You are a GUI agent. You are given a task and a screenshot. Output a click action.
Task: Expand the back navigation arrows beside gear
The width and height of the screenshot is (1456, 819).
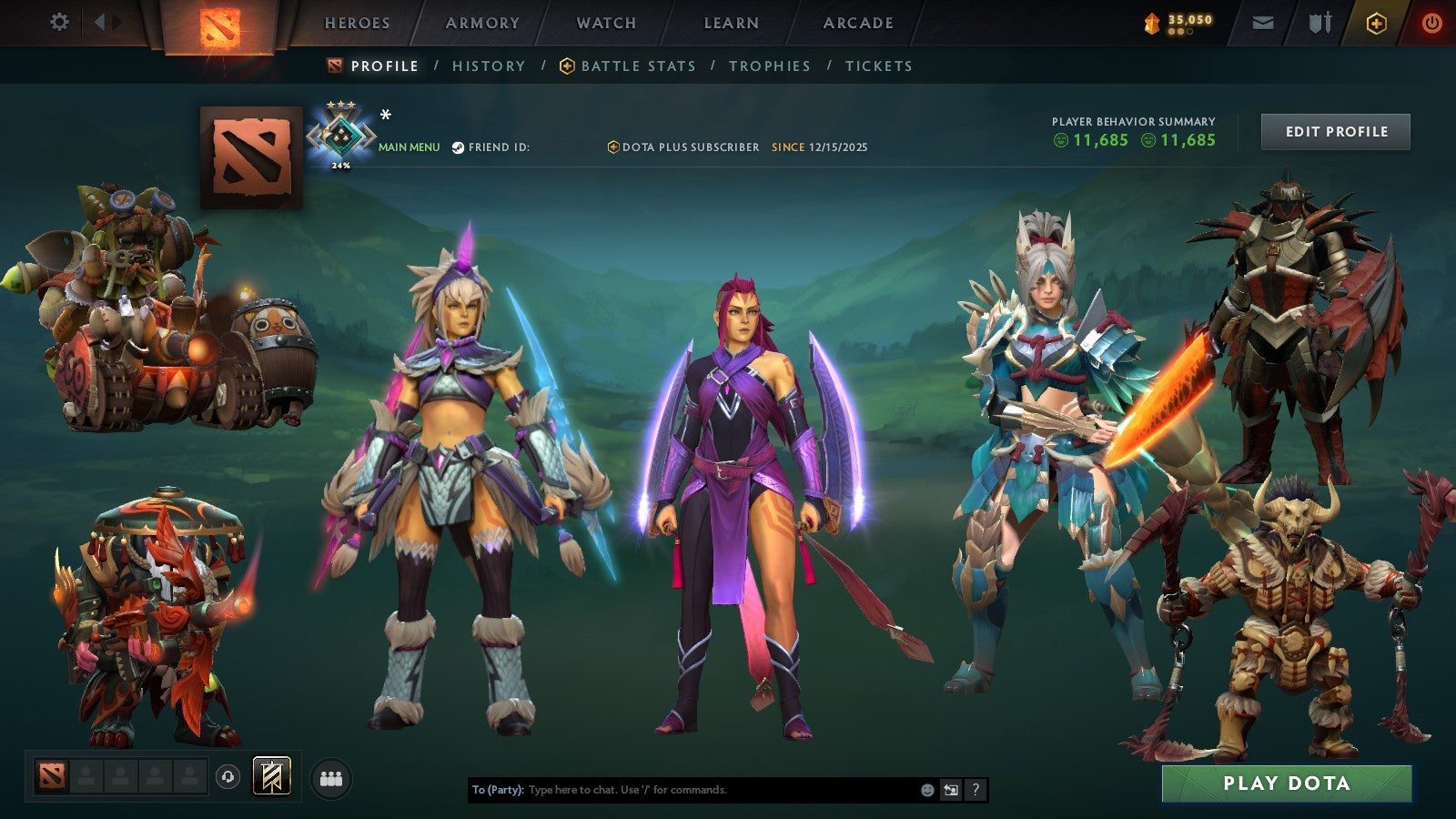(103, 21)
